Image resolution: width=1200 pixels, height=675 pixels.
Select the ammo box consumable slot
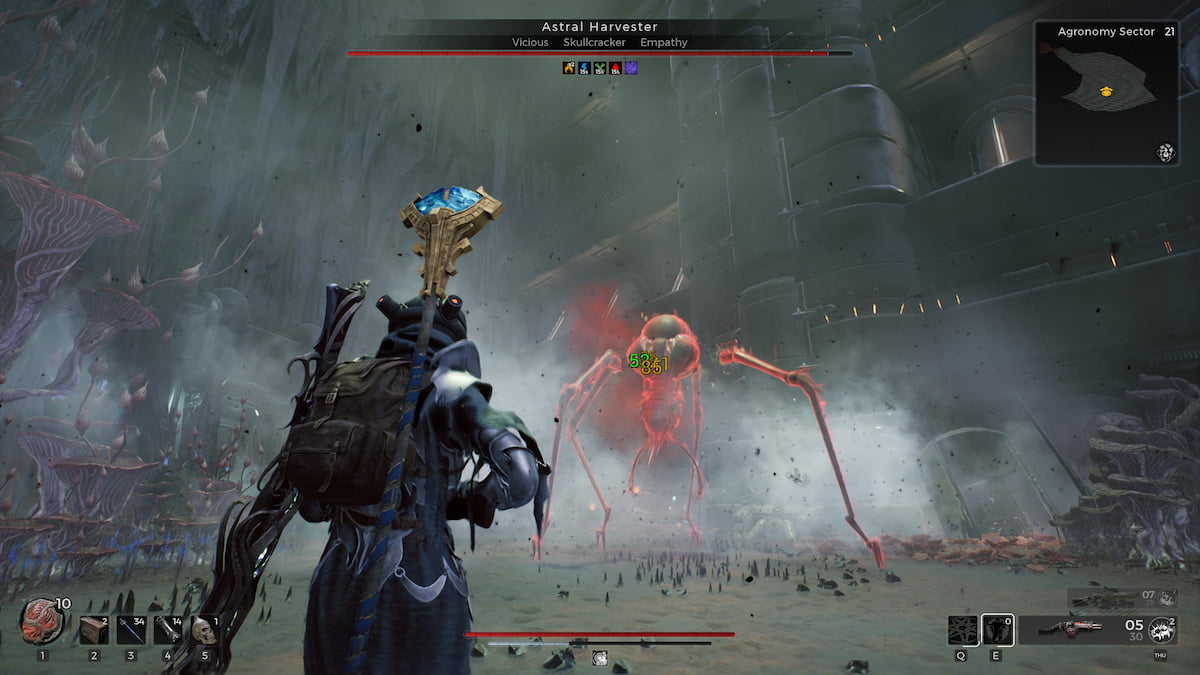coord(94,630)
